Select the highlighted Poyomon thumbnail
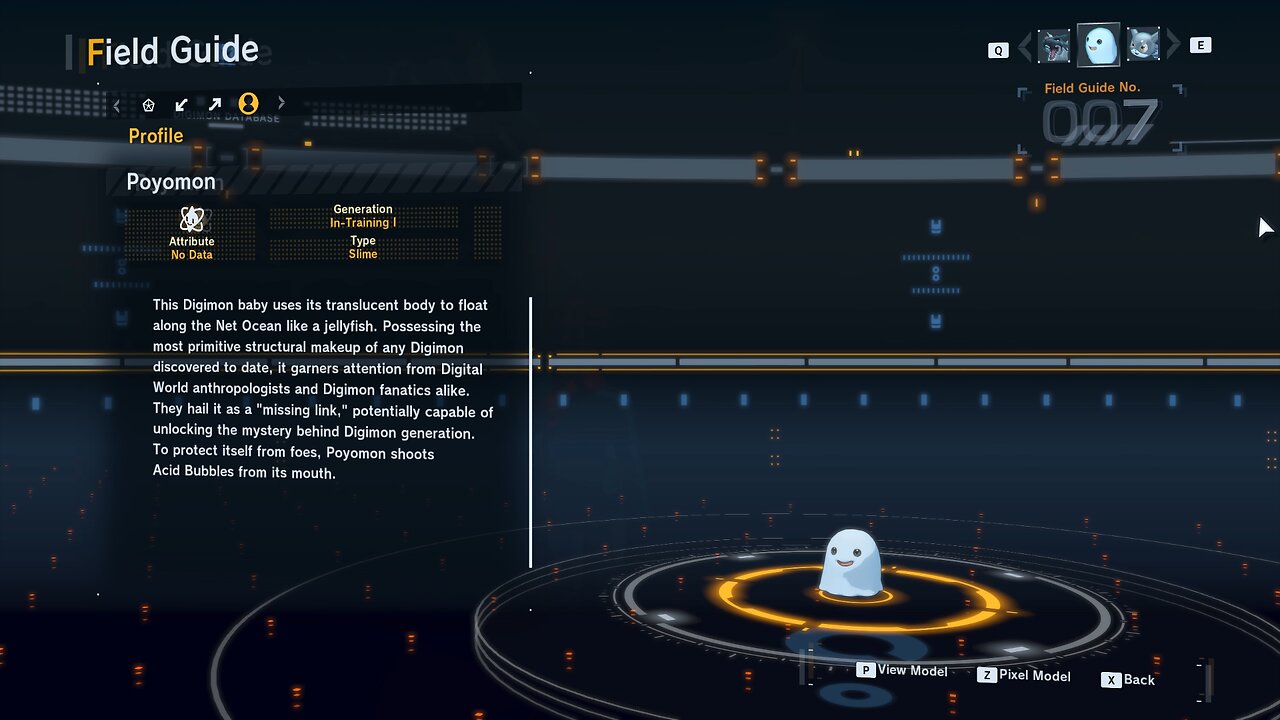 point(1098,45)
